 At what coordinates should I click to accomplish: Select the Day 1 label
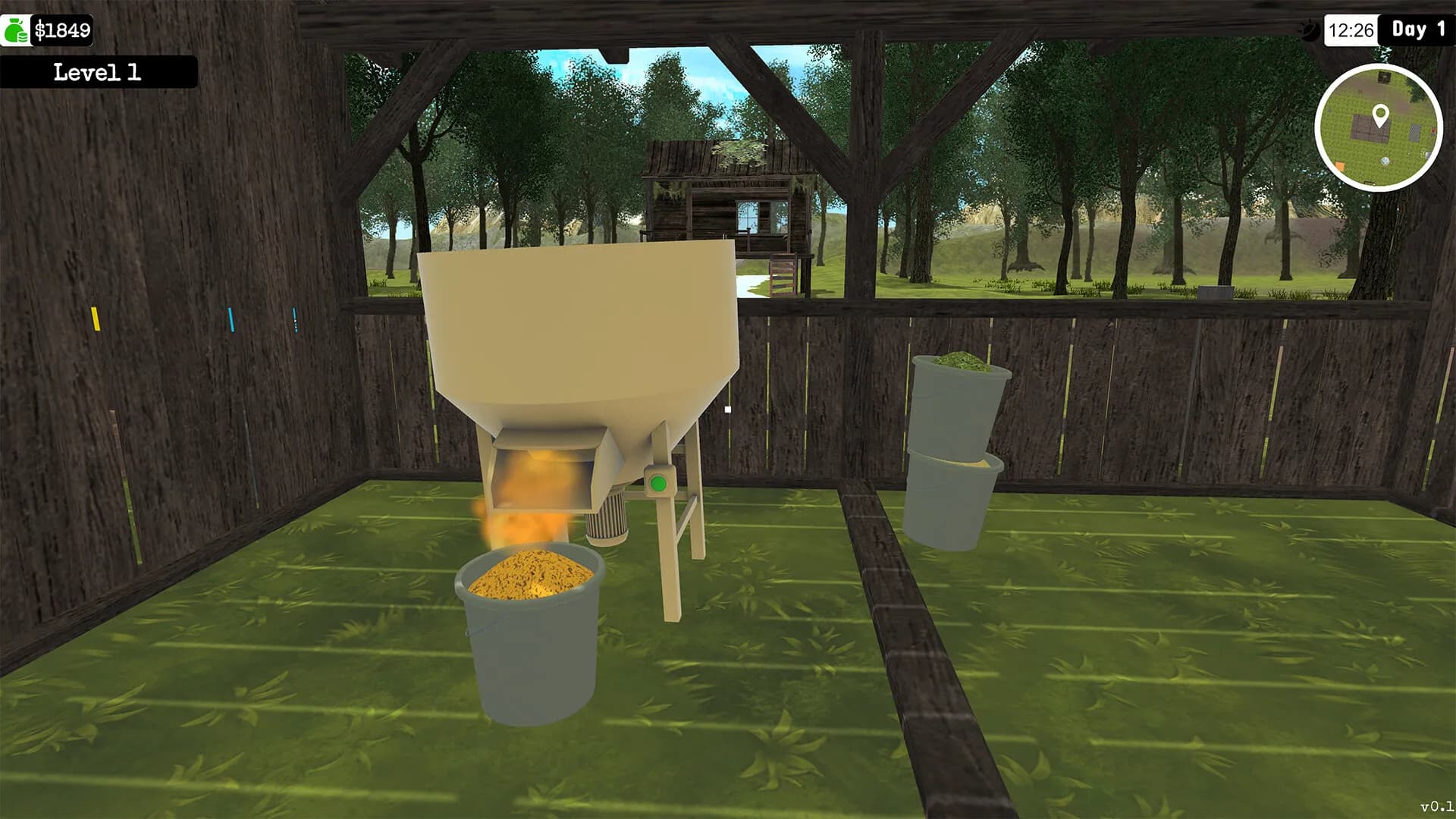click(1417, 32)
